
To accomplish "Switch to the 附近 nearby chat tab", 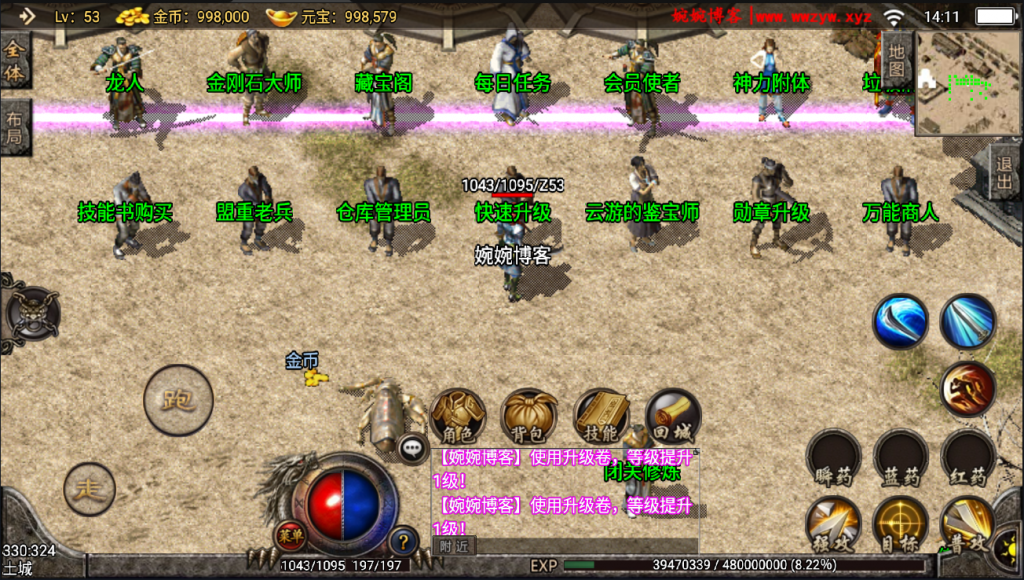I will coord(454,546).
